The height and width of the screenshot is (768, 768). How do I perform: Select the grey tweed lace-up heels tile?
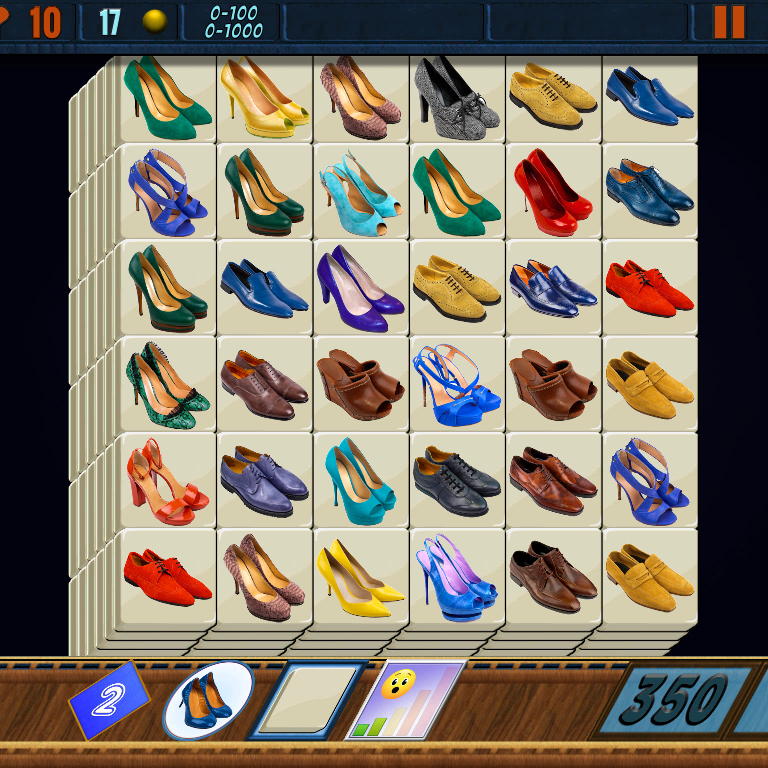[x=456, y=96]
